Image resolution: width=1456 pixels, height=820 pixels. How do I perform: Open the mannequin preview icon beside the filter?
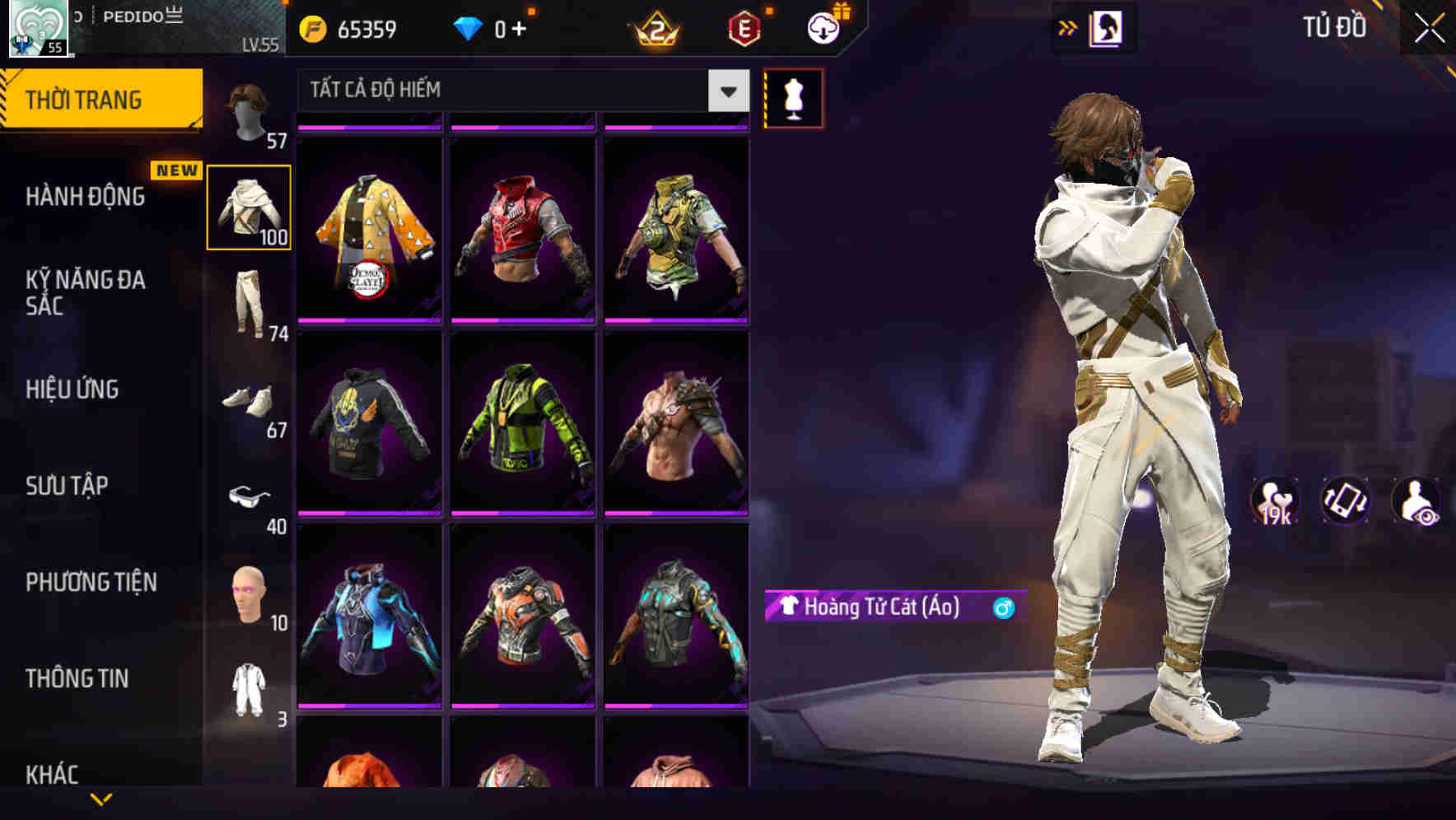[x=793, y=97]
